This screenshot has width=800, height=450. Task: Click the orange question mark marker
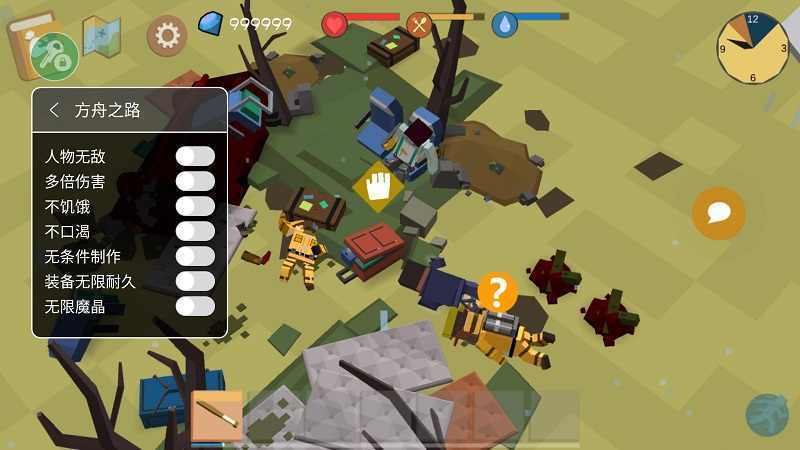coord(497,292)
